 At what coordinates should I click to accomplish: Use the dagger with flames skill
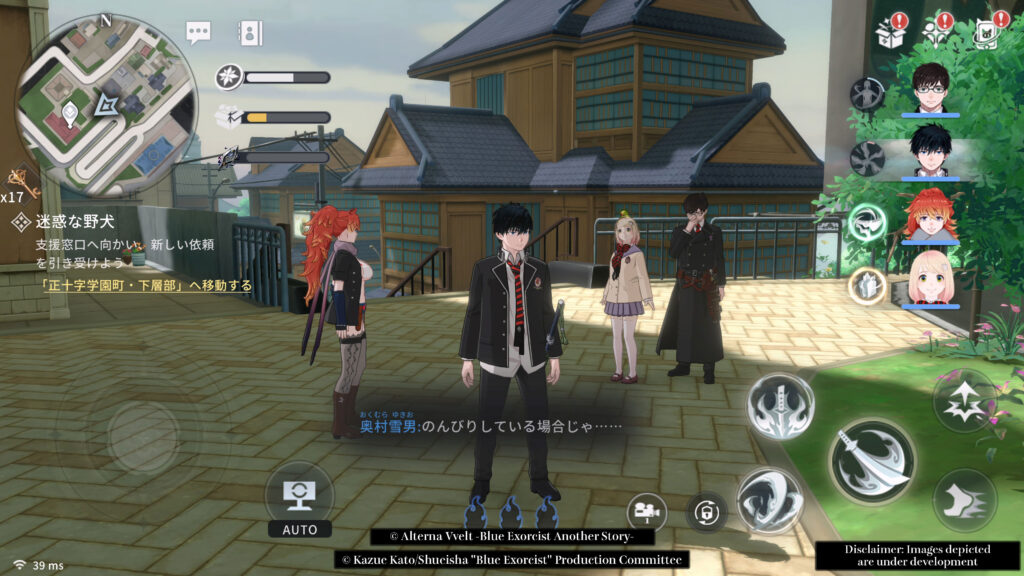(780, 406)
